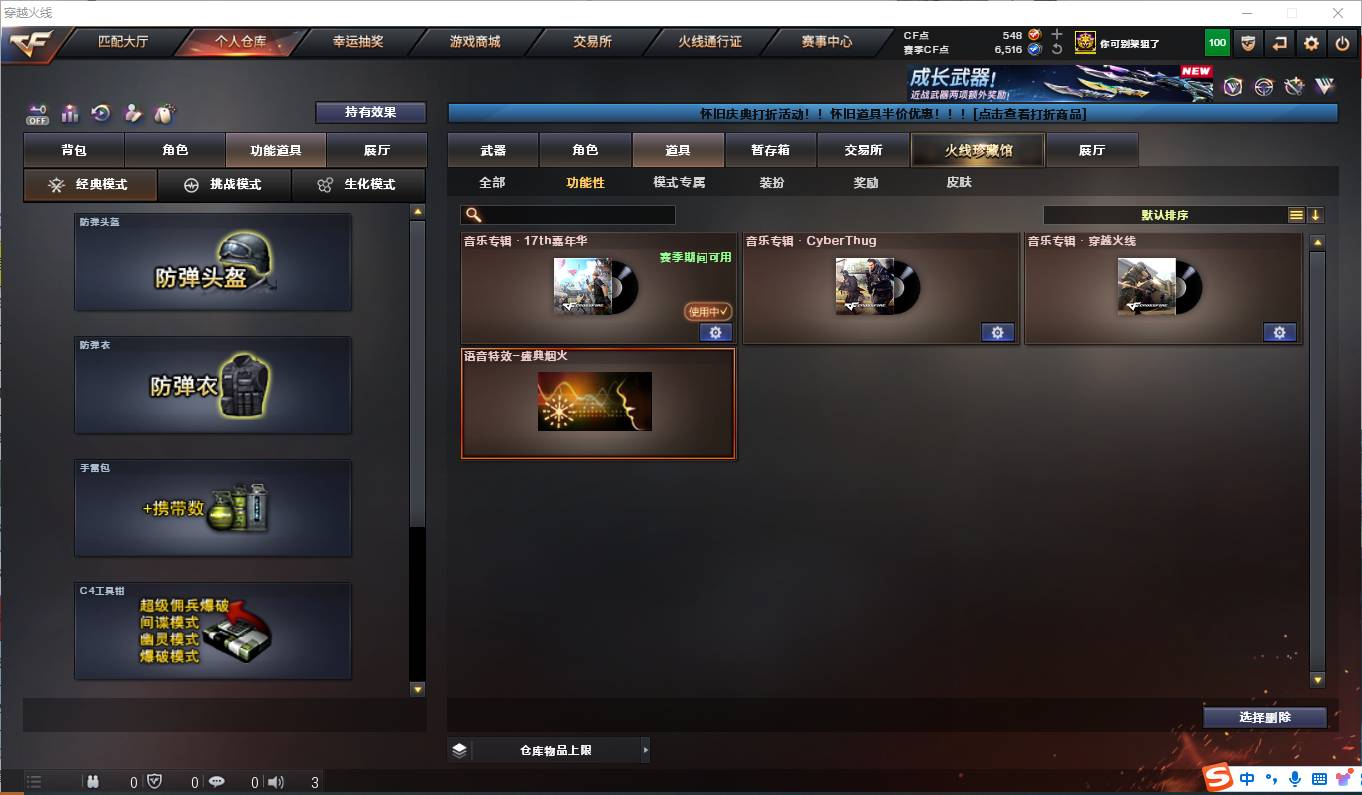1362x795 pixels.
Task: Open the chat bubble icon in the status bar
Action: (x=217, y=782)
